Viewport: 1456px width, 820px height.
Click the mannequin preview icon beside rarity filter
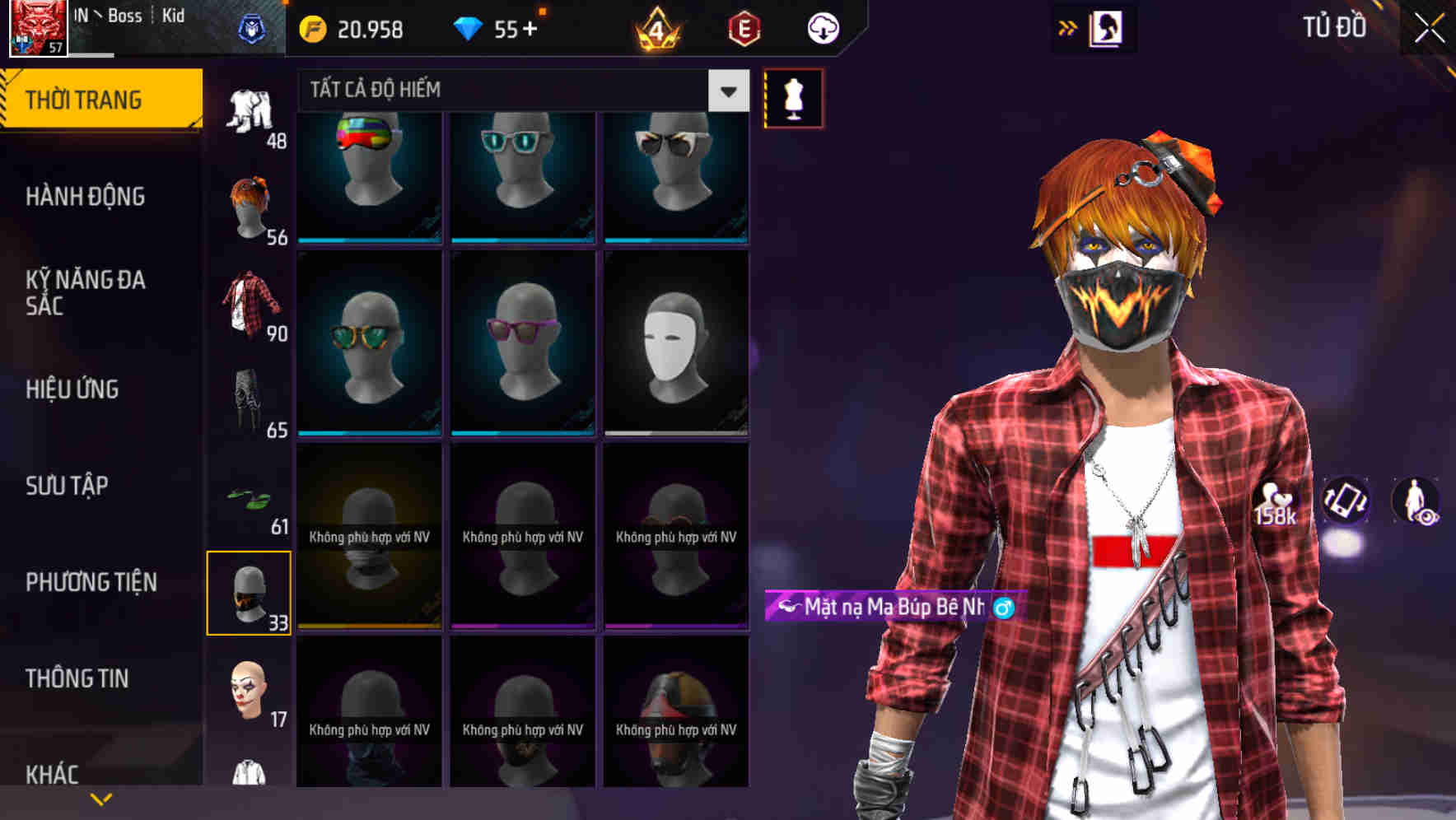coord(792,97)
